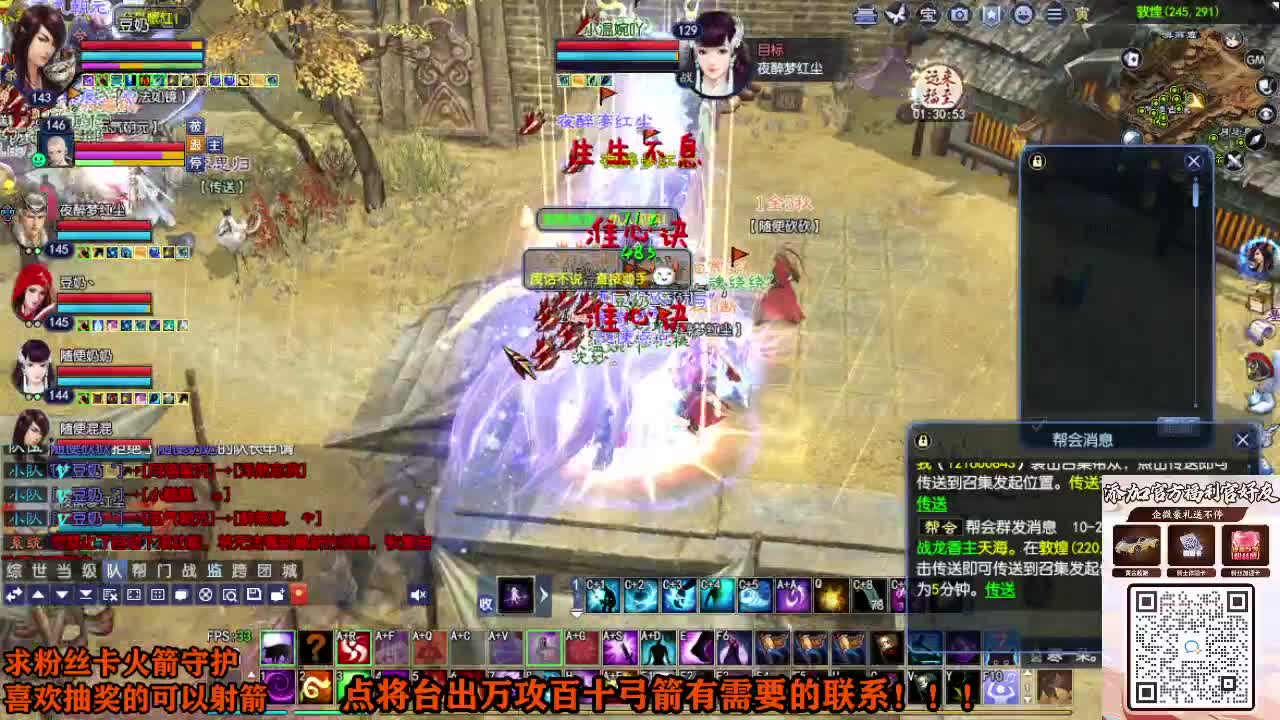Click the green 传送 teleport link in guild messages

click(x=932, y=505)
